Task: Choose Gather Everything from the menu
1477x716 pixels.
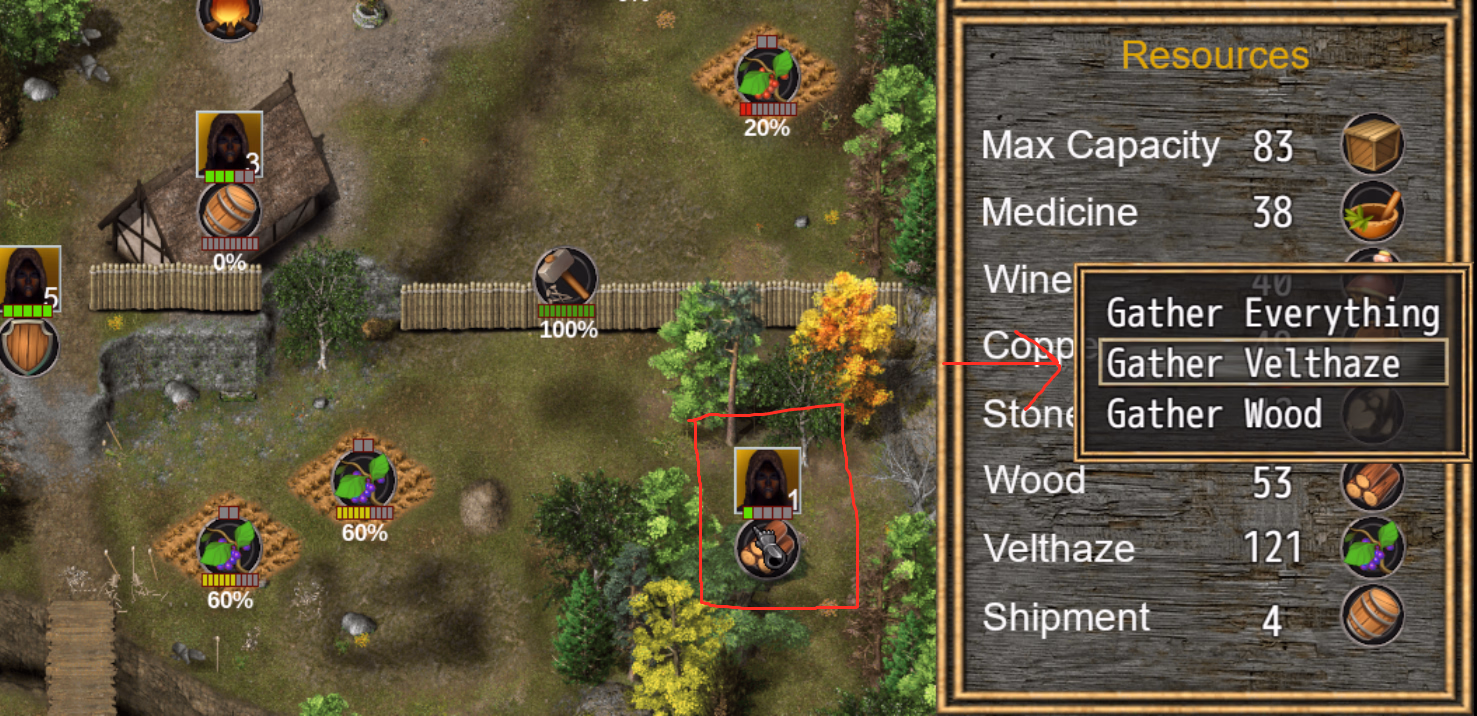Action: (1272, 314)
